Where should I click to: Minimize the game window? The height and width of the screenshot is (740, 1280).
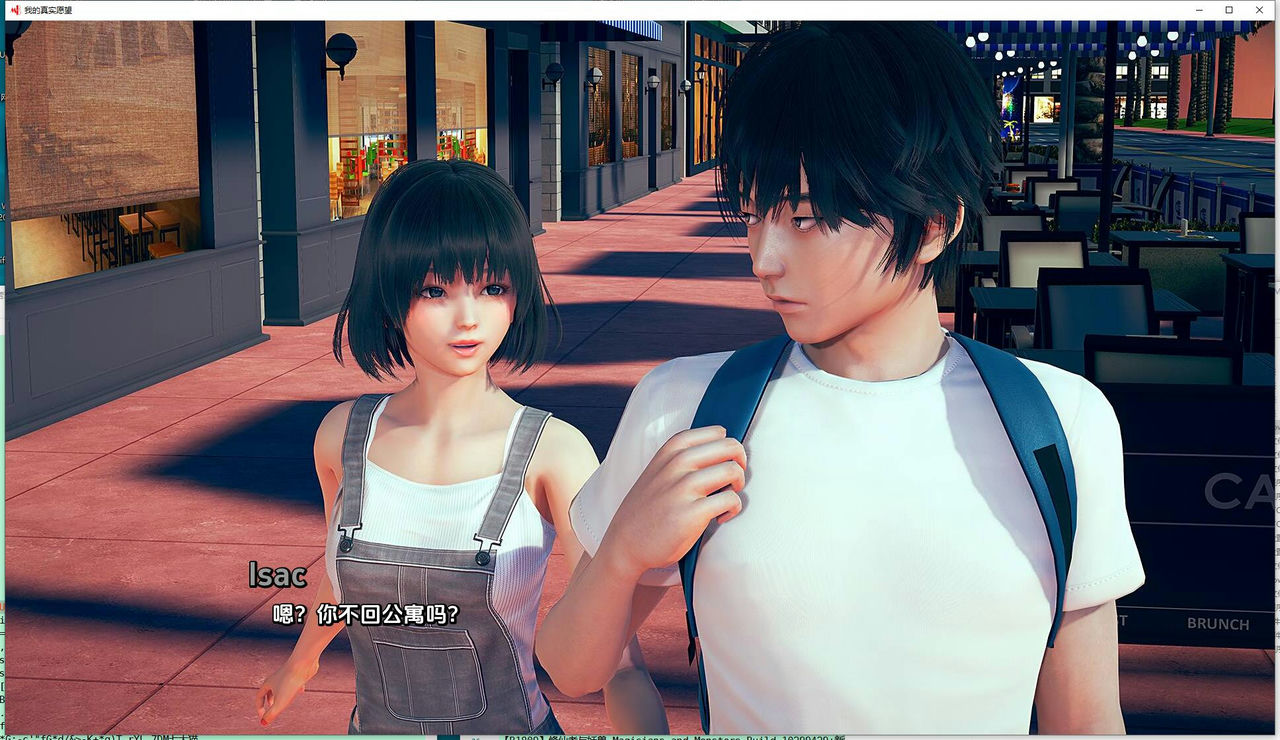pyautogui.click(x=1199, y=10)
